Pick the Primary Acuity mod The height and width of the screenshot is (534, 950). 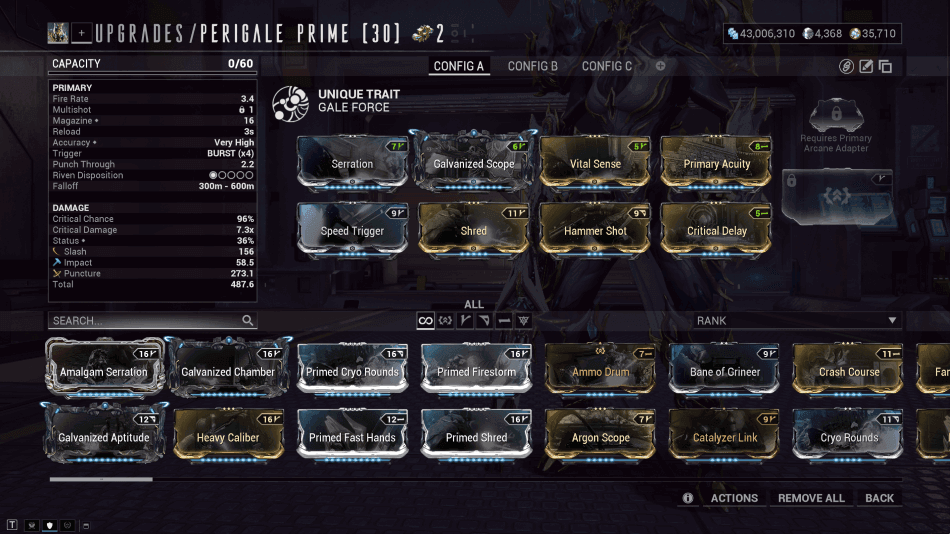pyautogui.click(x=717, y=163)
